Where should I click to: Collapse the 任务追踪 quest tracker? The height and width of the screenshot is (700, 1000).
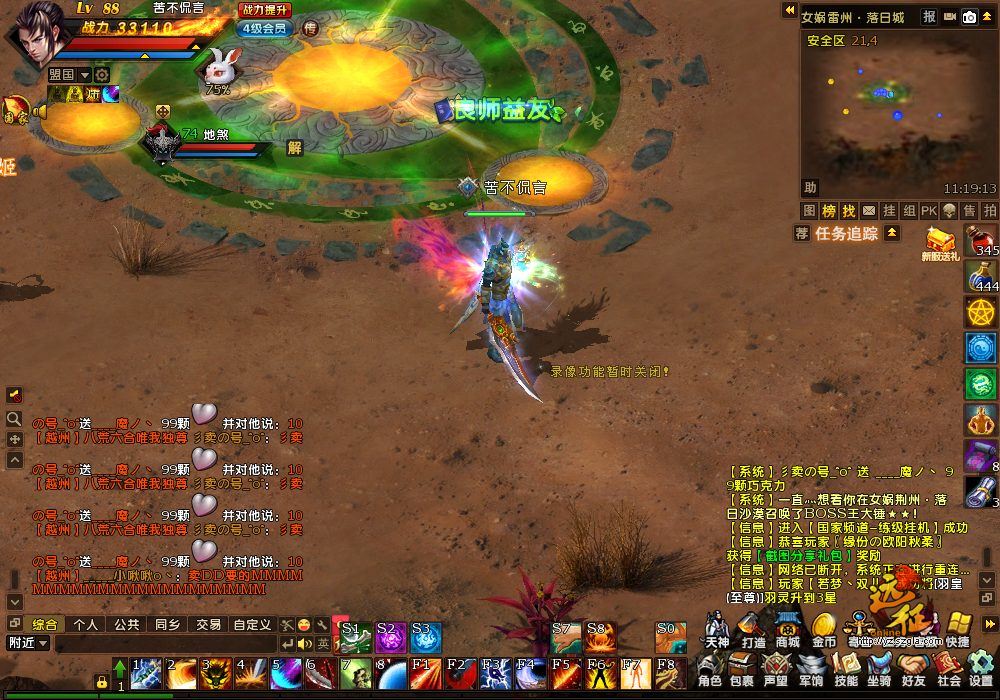(892, 233)
